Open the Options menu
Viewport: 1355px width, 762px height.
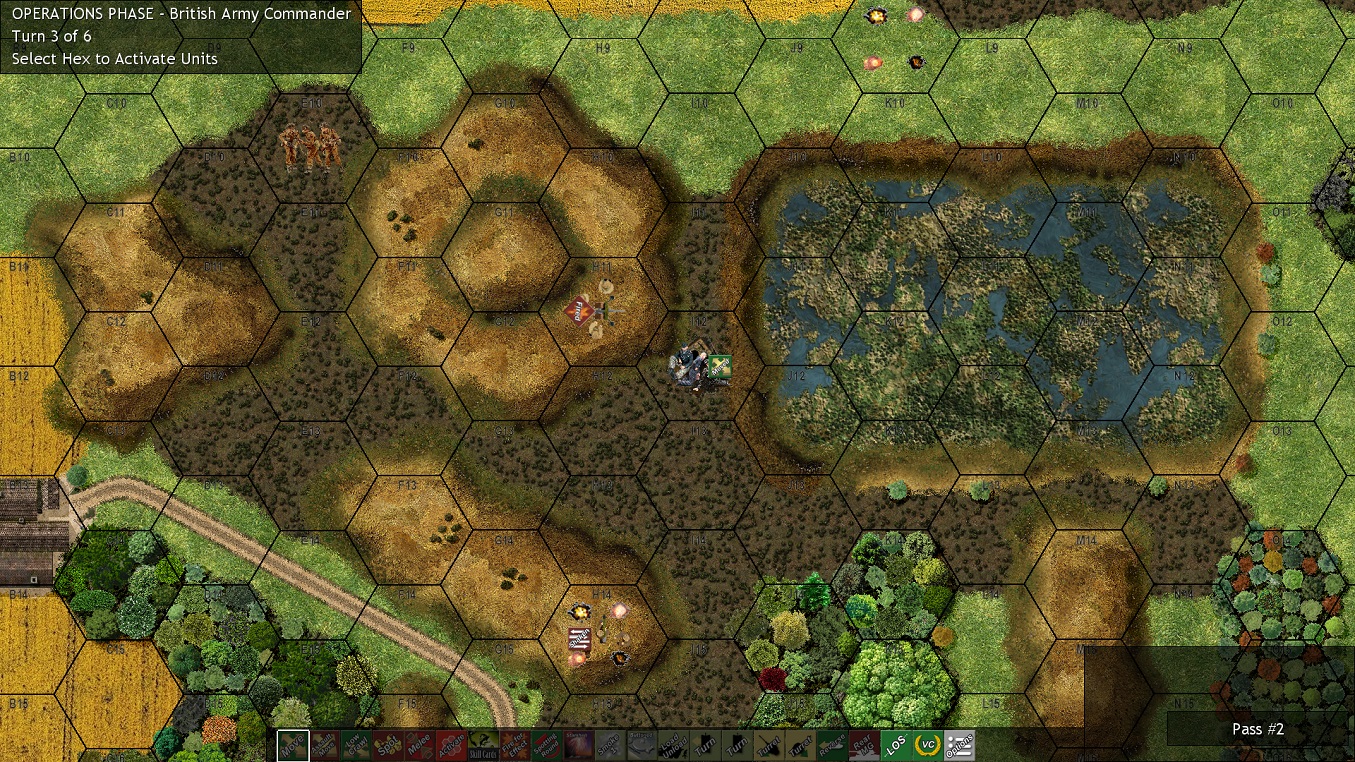point(959,746)
